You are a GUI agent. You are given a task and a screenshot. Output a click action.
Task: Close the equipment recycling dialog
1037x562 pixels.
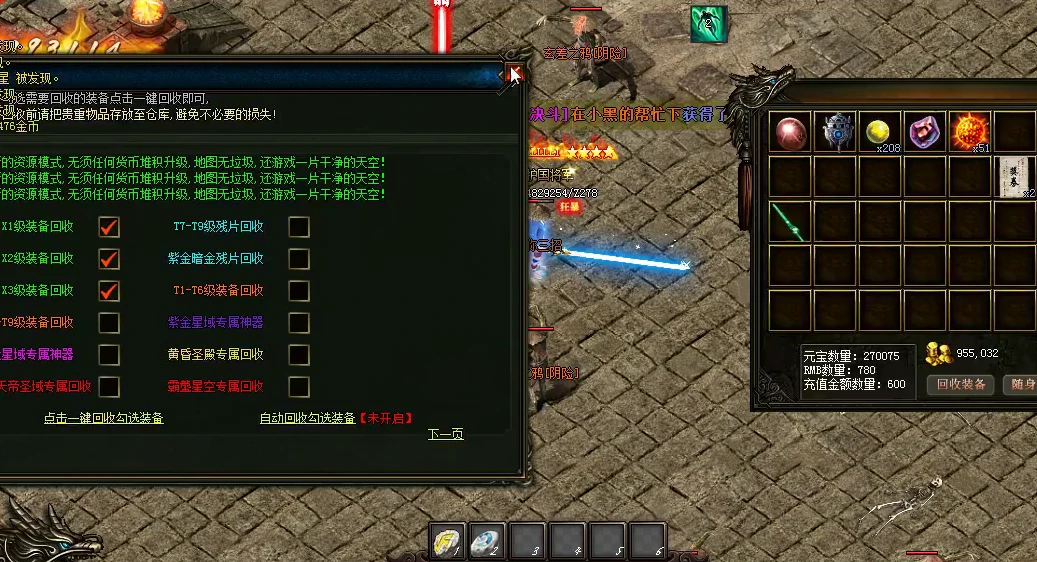[x=515, y=73]
